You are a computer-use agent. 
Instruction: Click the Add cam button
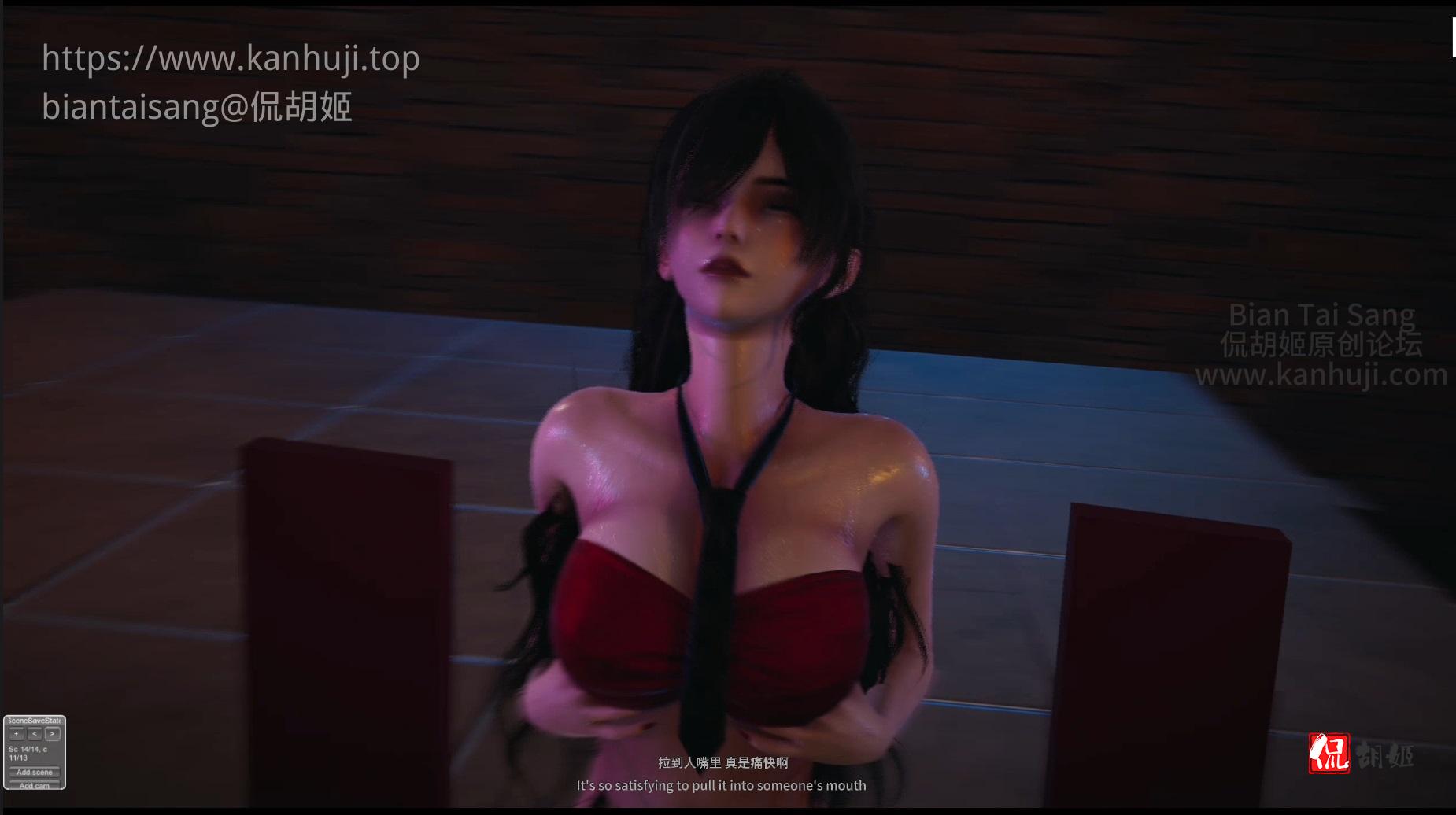tap(35, 785)
